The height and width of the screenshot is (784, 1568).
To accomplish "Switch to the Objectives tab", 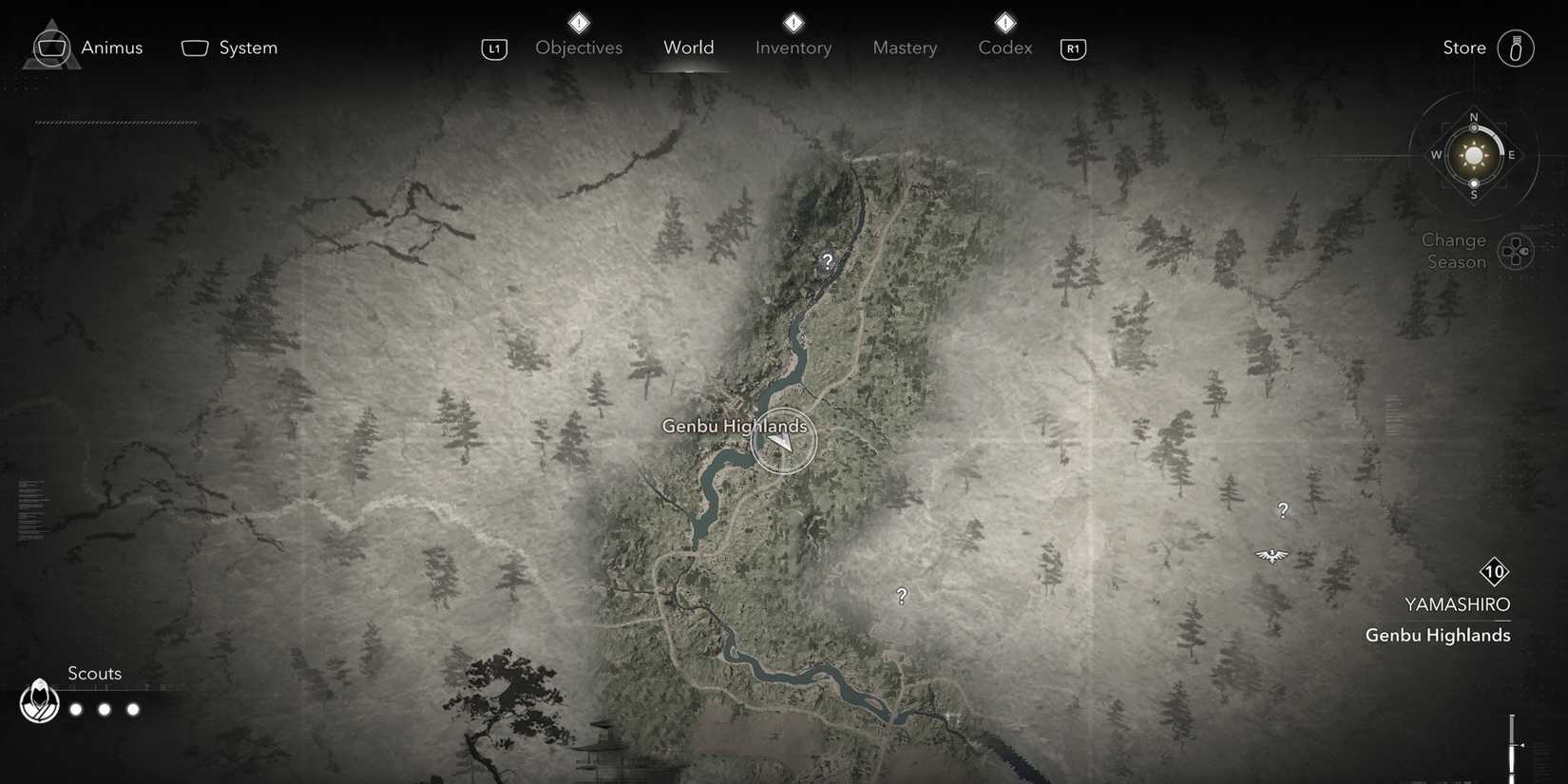I will 578,47.
